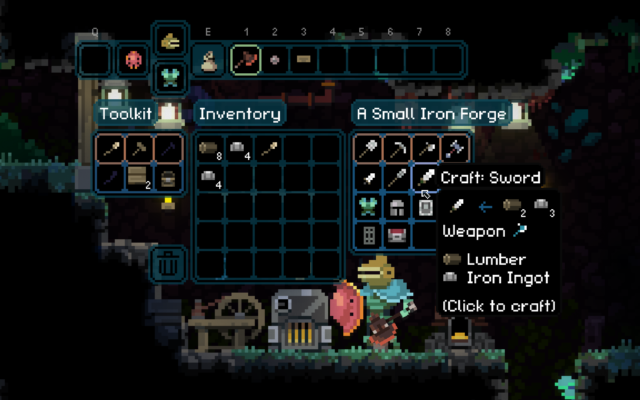
Task: Craft the Sword at the forge
Action: click(427, 178)
